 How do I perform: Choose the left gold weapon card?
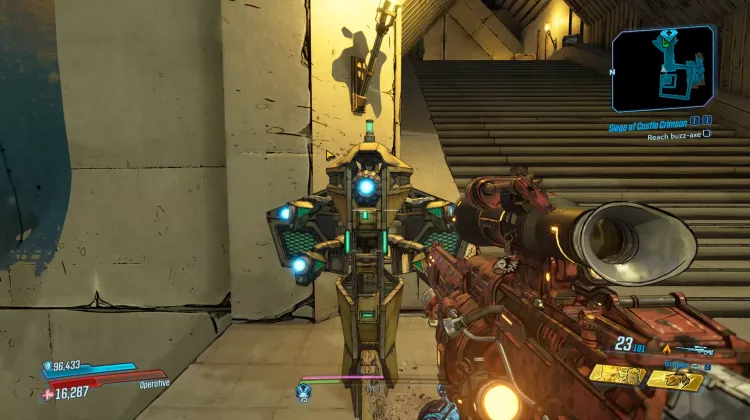coord(616,375)
